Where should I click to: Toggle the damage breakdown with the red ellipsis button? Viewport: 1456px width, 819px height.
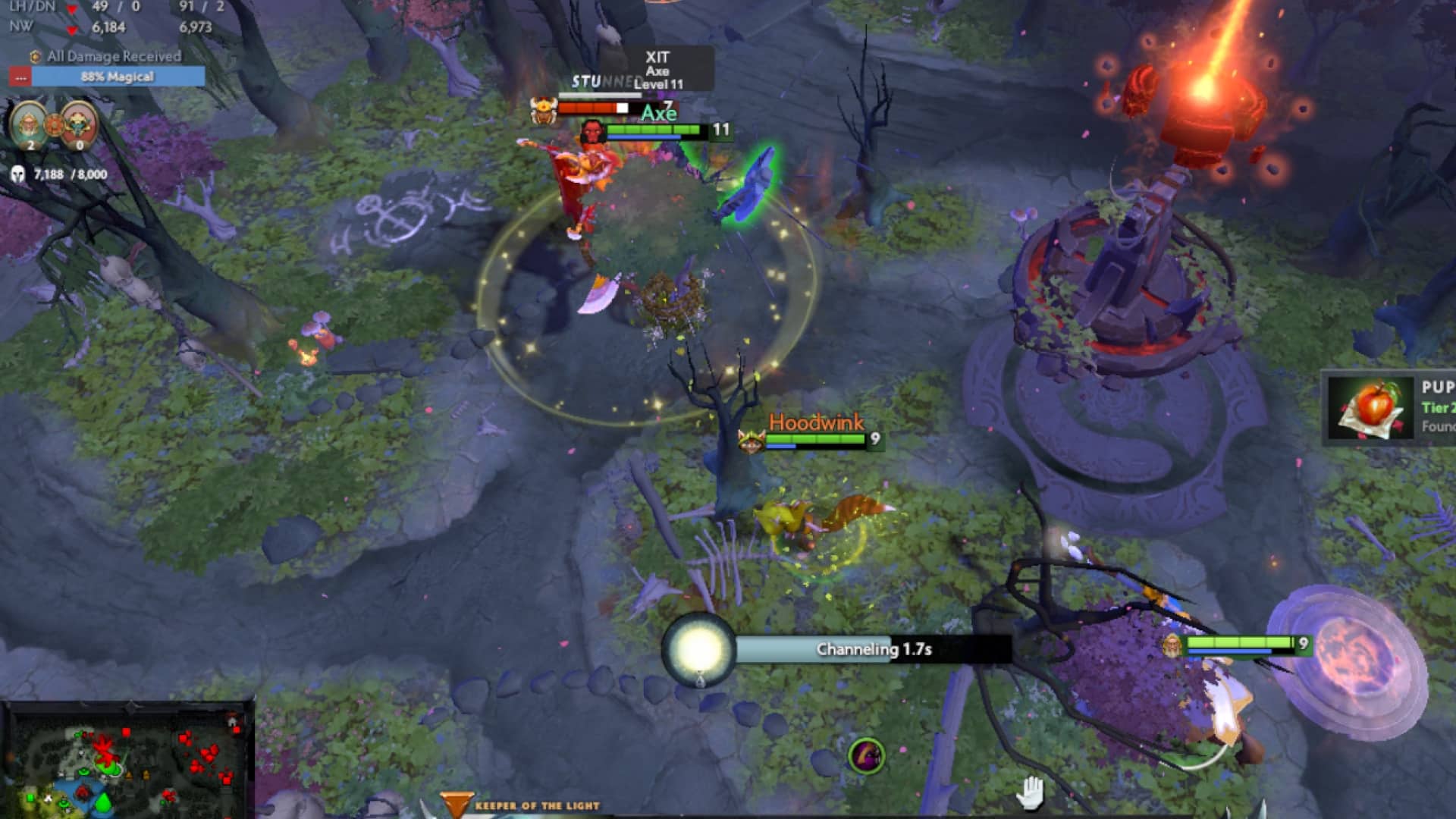click(20, 76)
